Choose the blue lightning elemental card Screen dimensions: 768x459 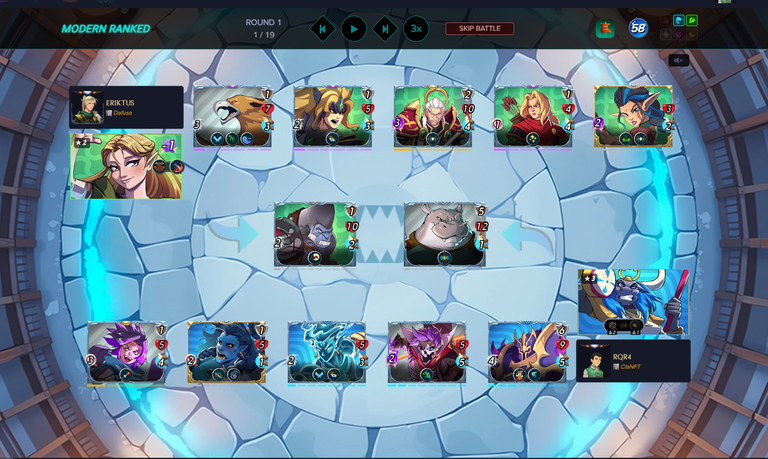(x=327, y=352)
